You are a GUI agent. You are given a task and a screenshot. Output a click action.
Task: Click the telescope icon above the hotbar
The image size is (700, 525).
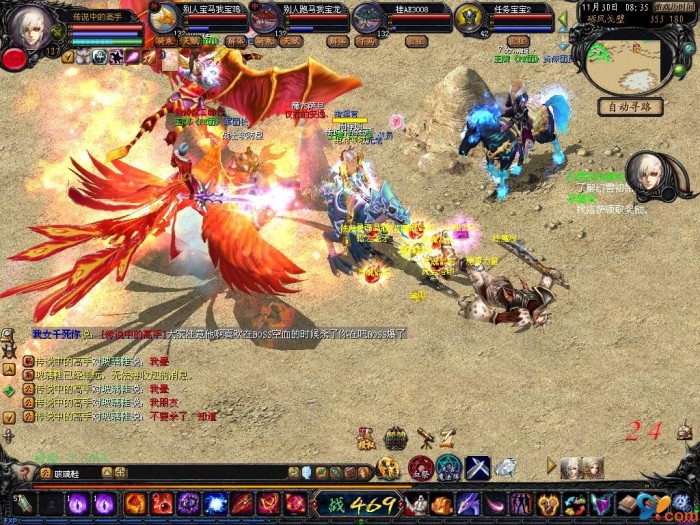[425, 437]
